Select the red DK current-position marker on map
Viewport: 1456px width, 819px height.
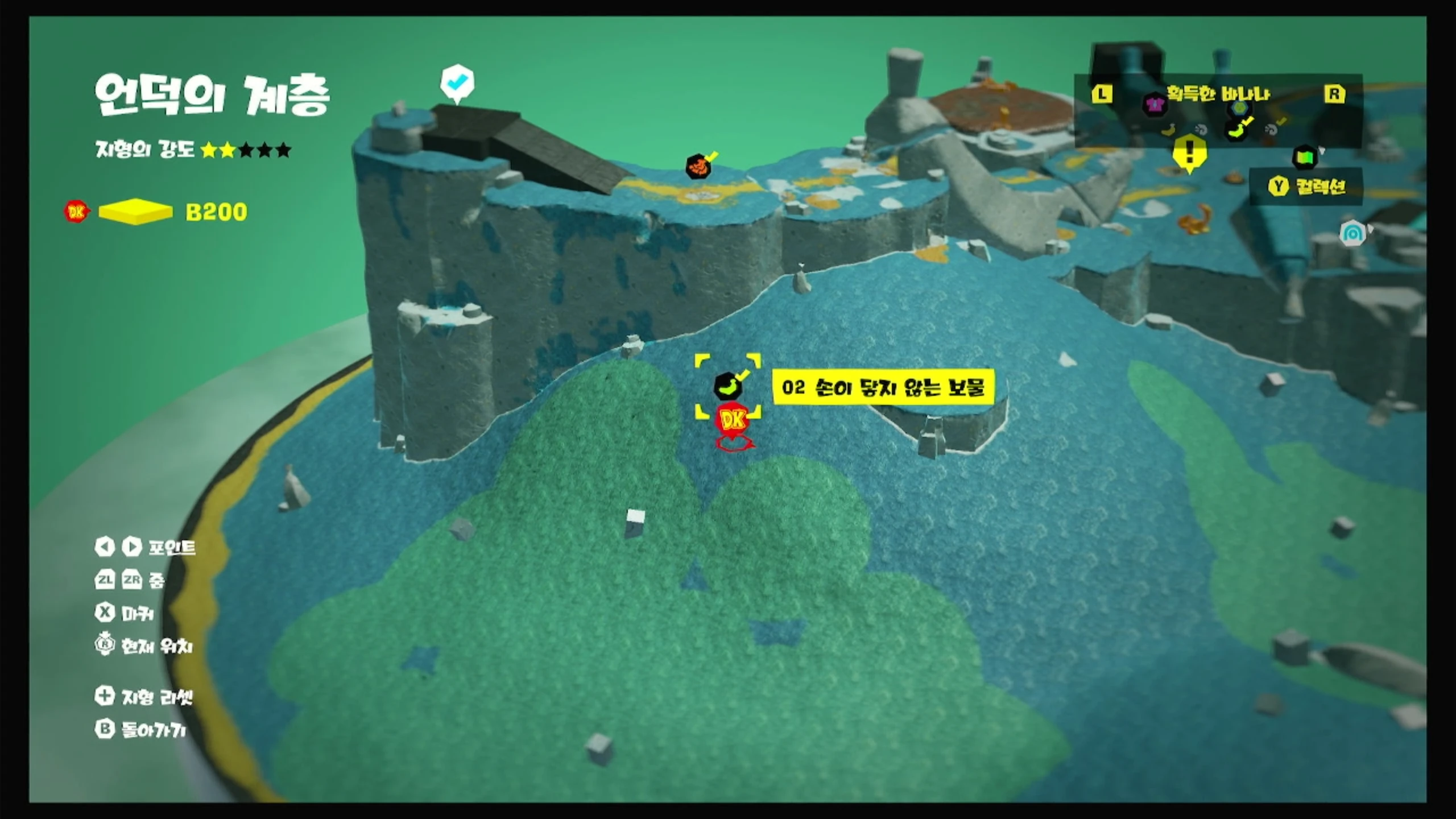[733, 421]
